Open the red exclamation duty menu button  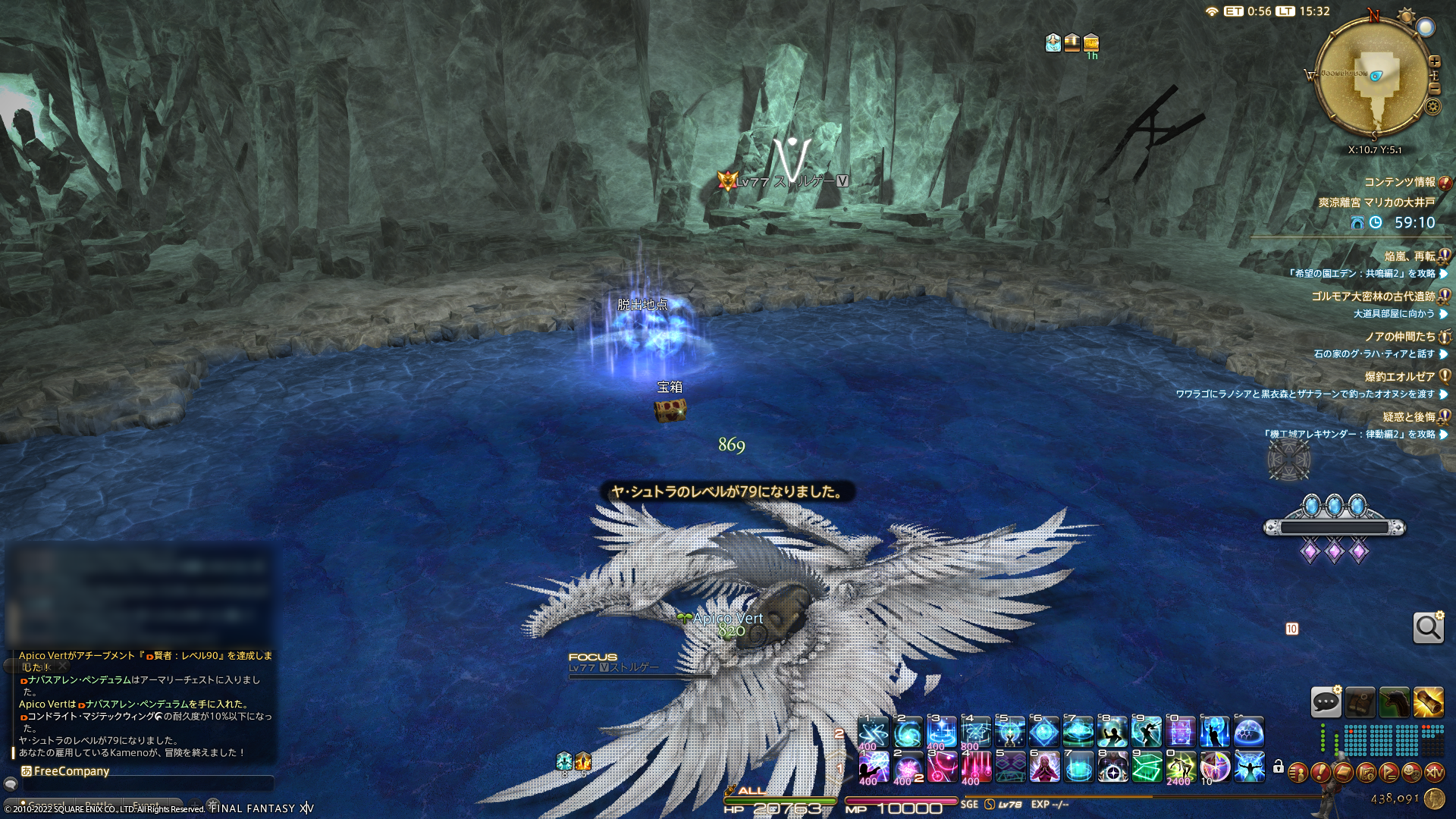(1320, 773)
